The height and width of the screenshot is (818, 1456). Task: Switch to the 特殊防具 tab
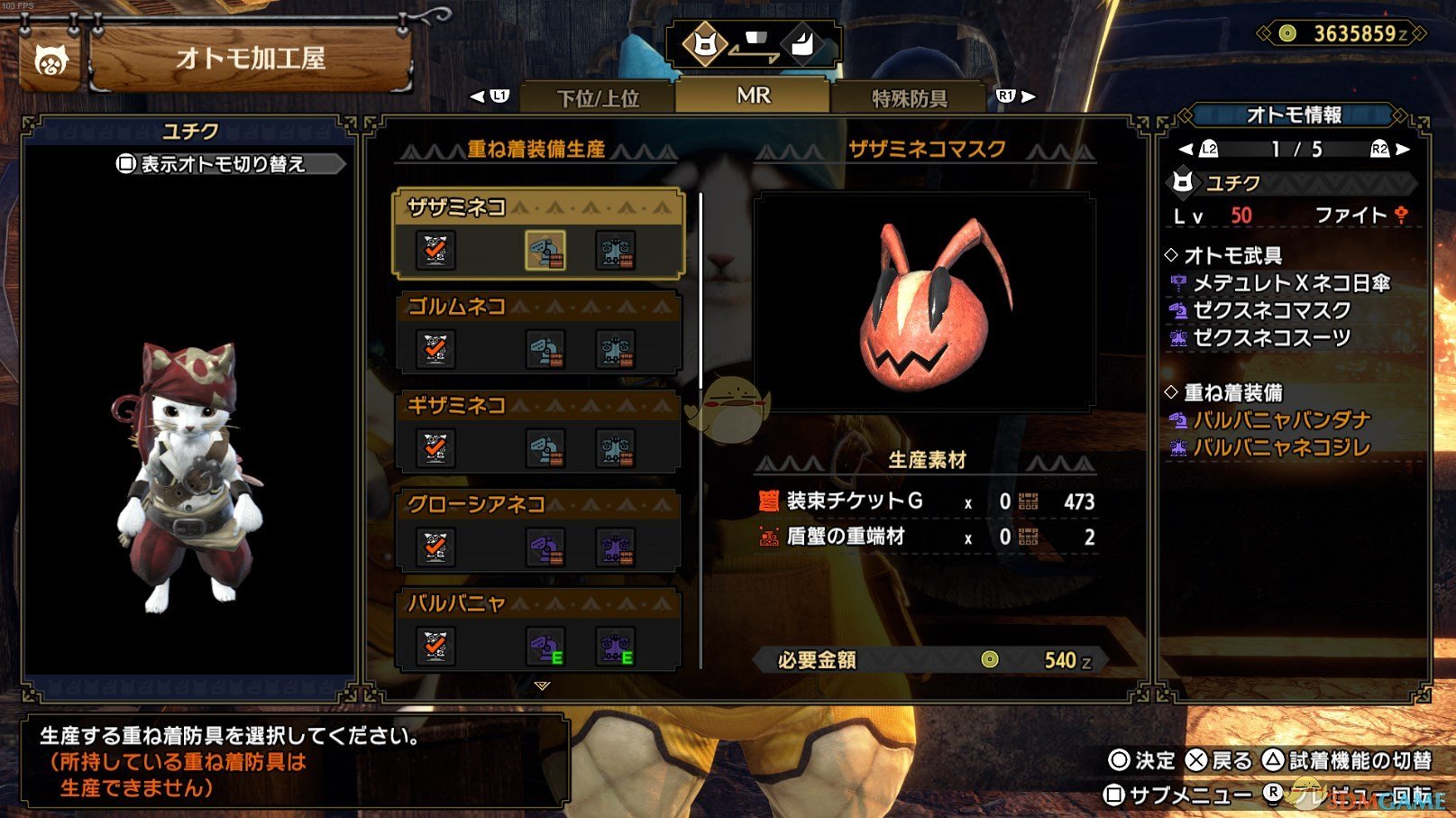(909, 99)
